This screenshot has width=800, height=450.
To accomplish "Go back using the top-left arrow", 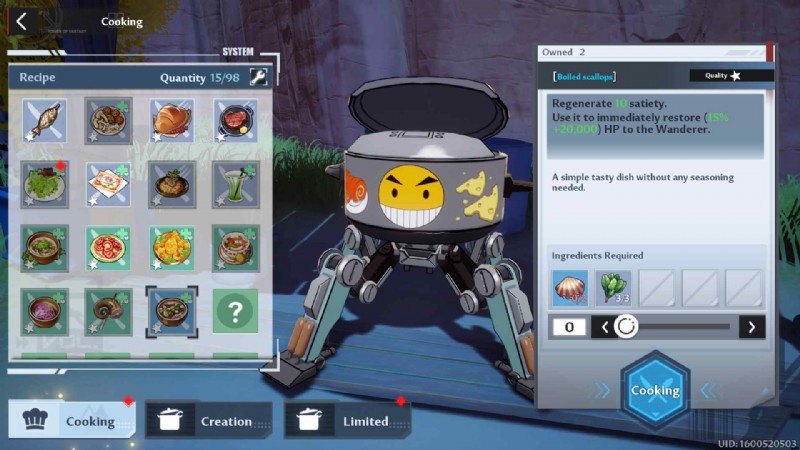I will [21, 21].
